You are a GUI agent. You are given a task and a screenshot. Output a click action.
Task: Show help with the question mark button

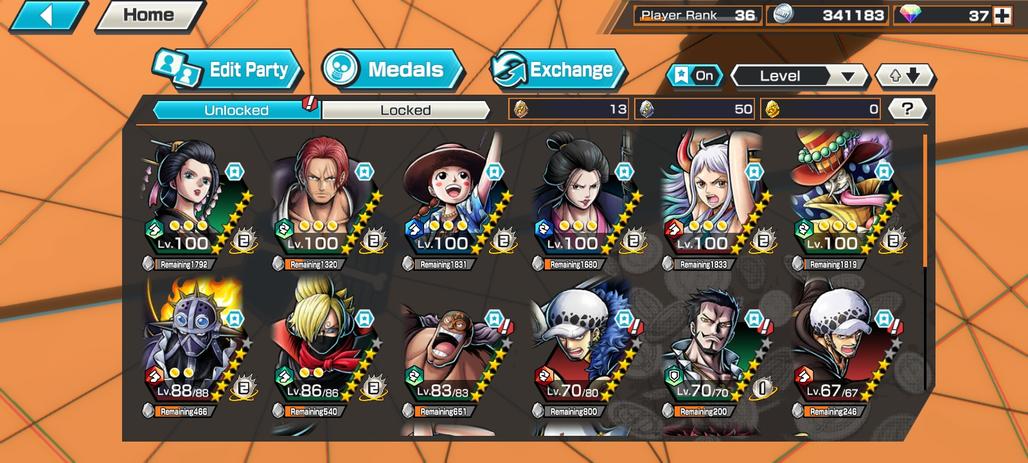pyautogui.click(x=906, y=109)
